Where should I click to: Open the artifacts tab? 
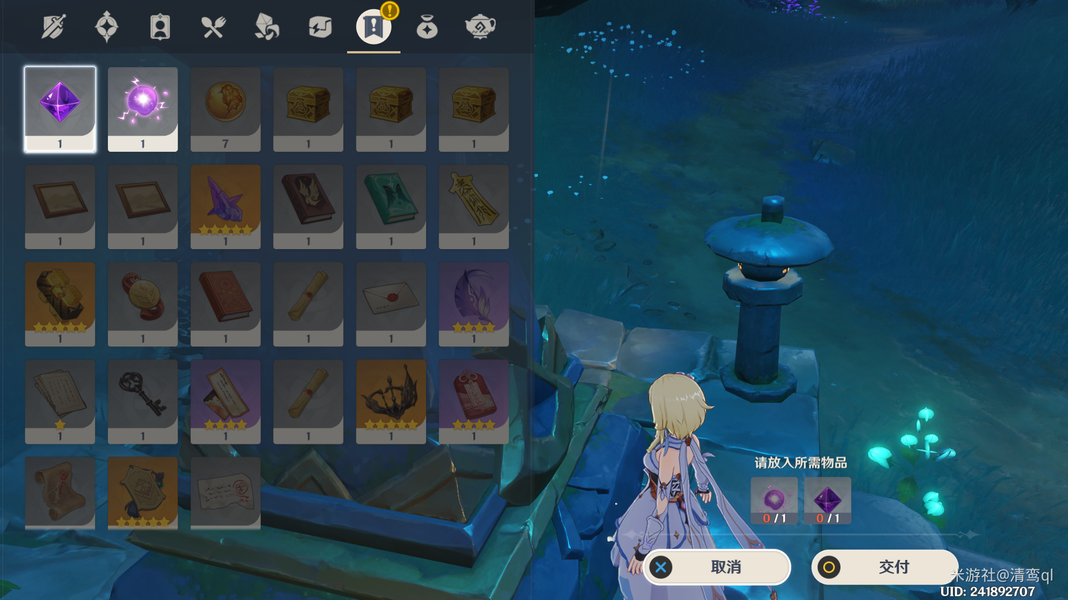click(107, 27)
